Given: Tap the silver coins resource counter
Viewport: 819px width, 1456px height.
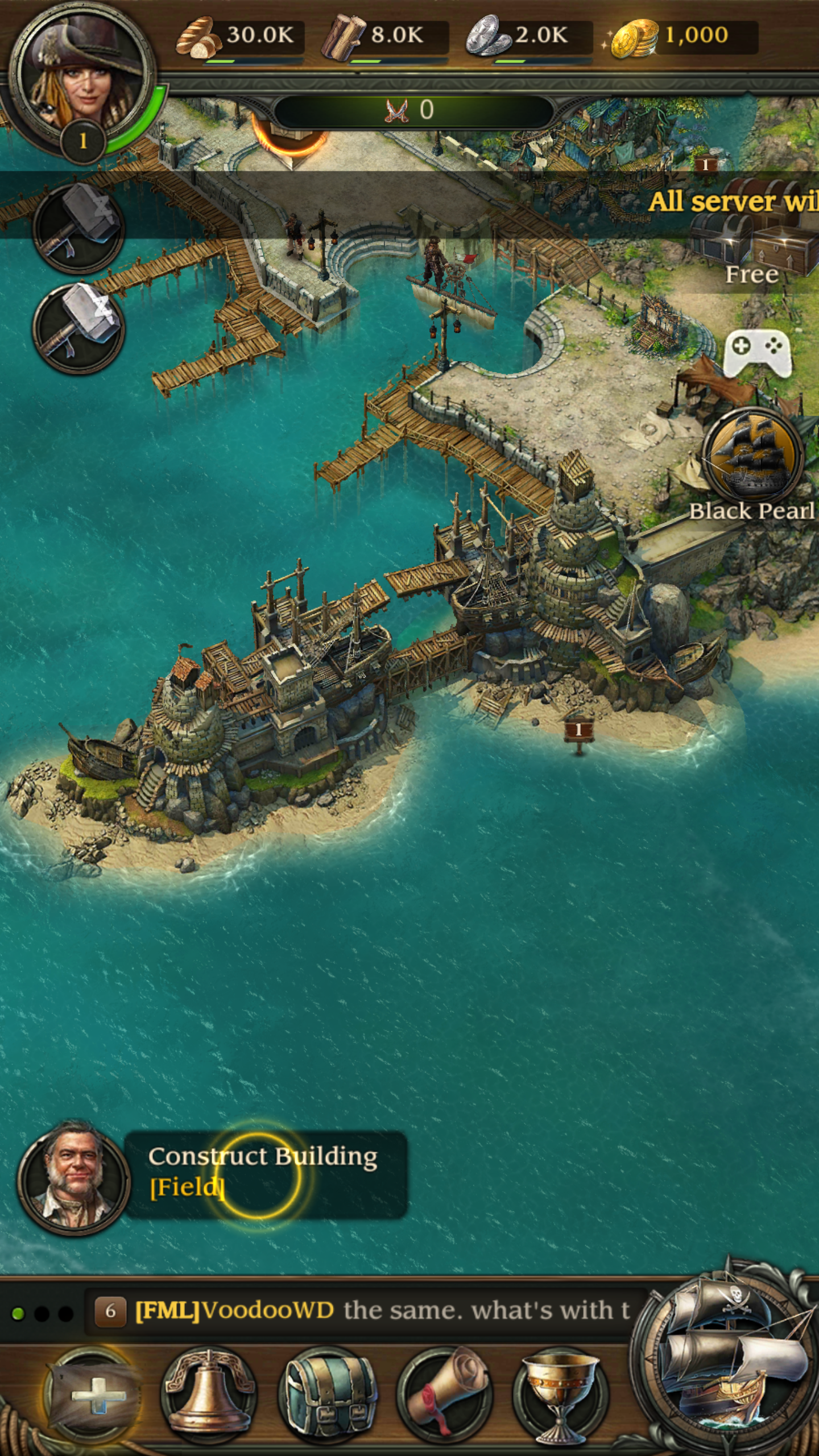Looking at the screenshot, I should click(x=529, y=38).
